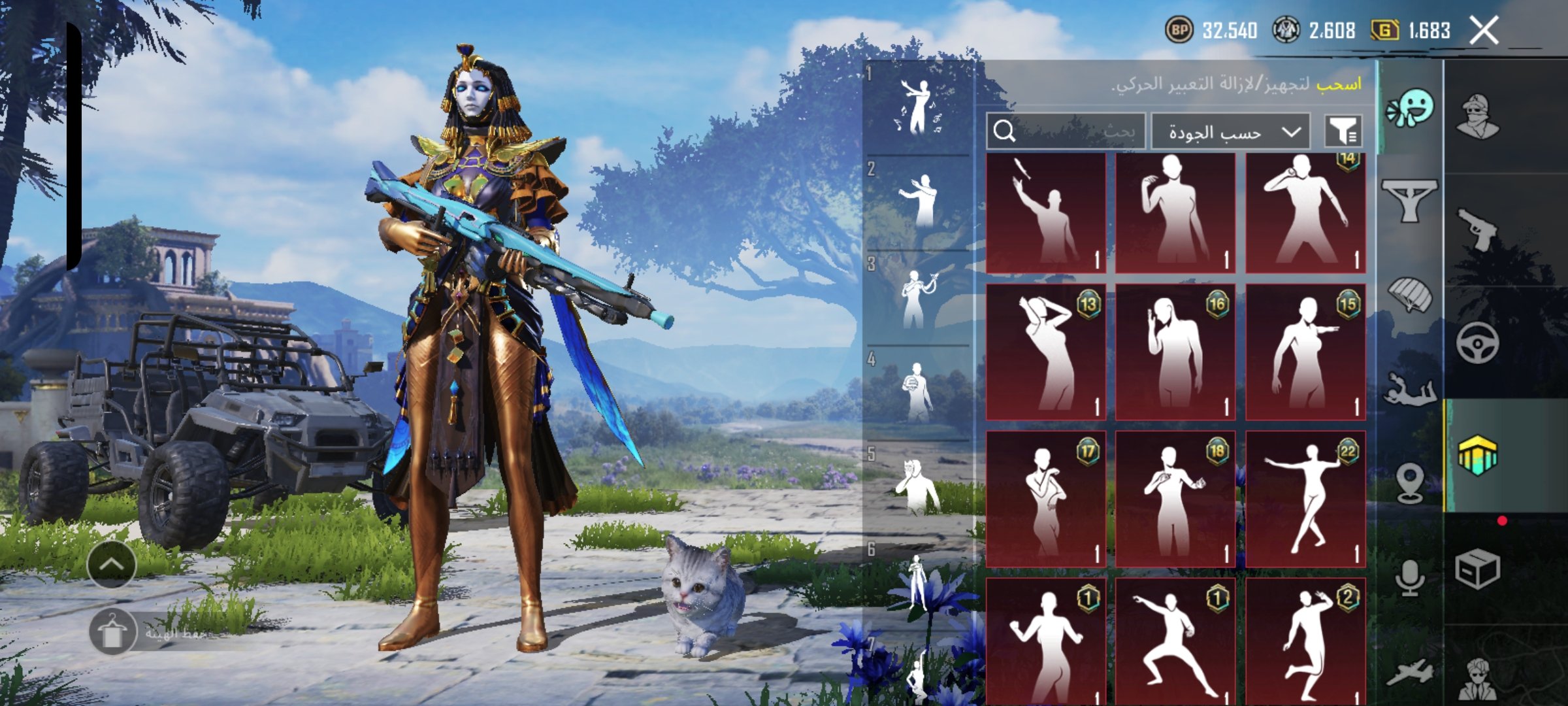Choose the ballet pose emote with badge 22
The image size is (1568, 706).
1305,498
